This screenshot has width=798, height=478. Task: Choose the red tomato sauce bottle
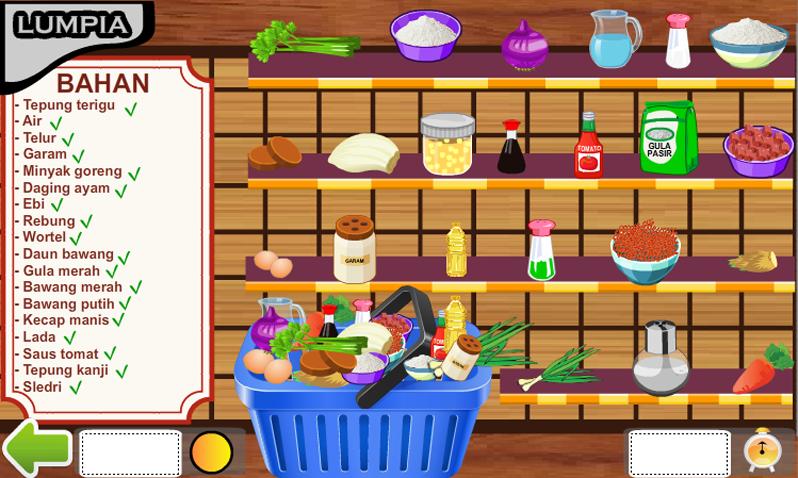point(588,146)
